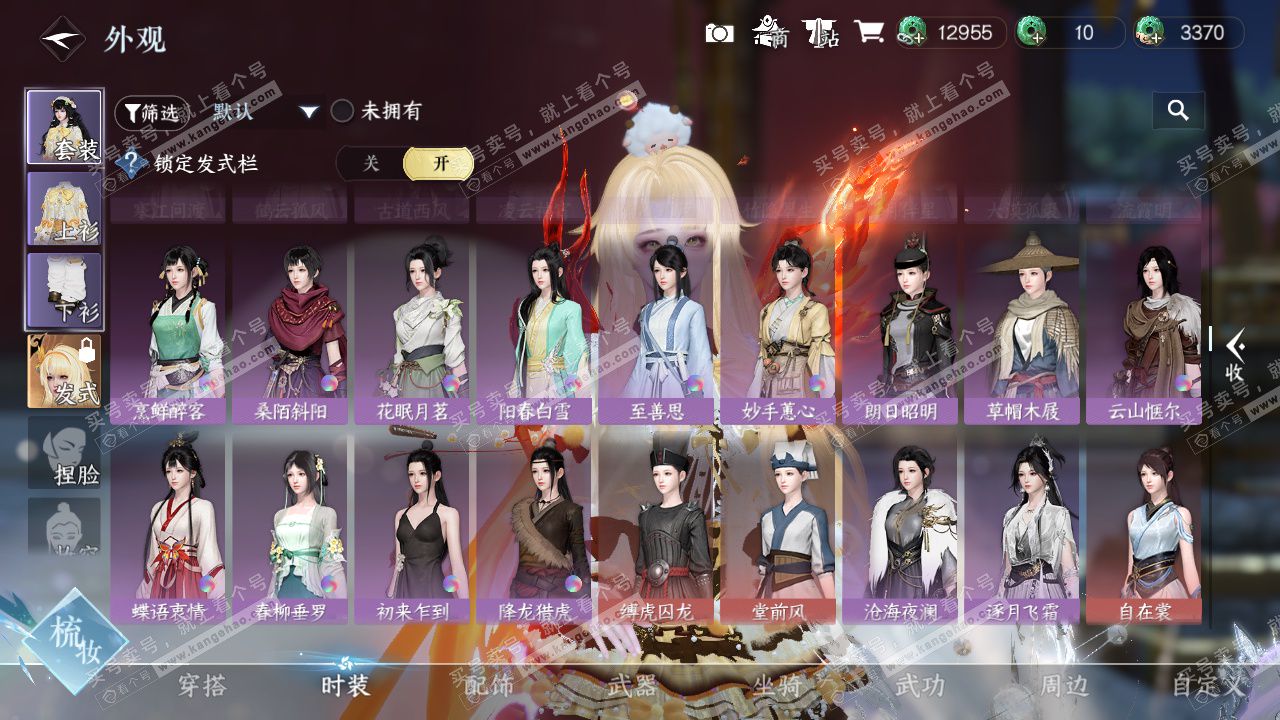
Task: Select the 套装 outfit set category
Action: pyautogui.click(x=64, y=126)
